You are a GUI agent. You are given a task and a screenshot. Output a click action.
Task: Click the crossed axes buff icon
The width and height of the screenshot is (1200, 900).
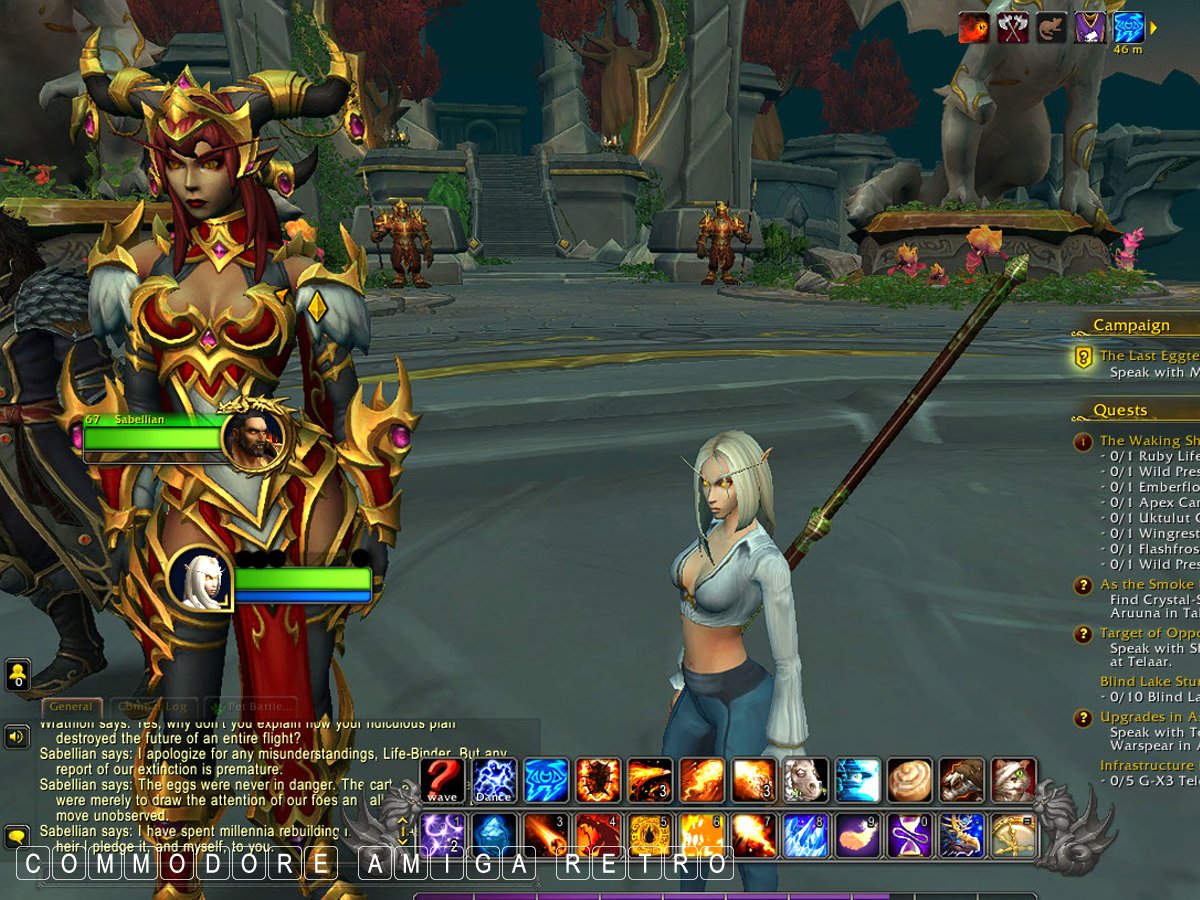[1013, 27]
